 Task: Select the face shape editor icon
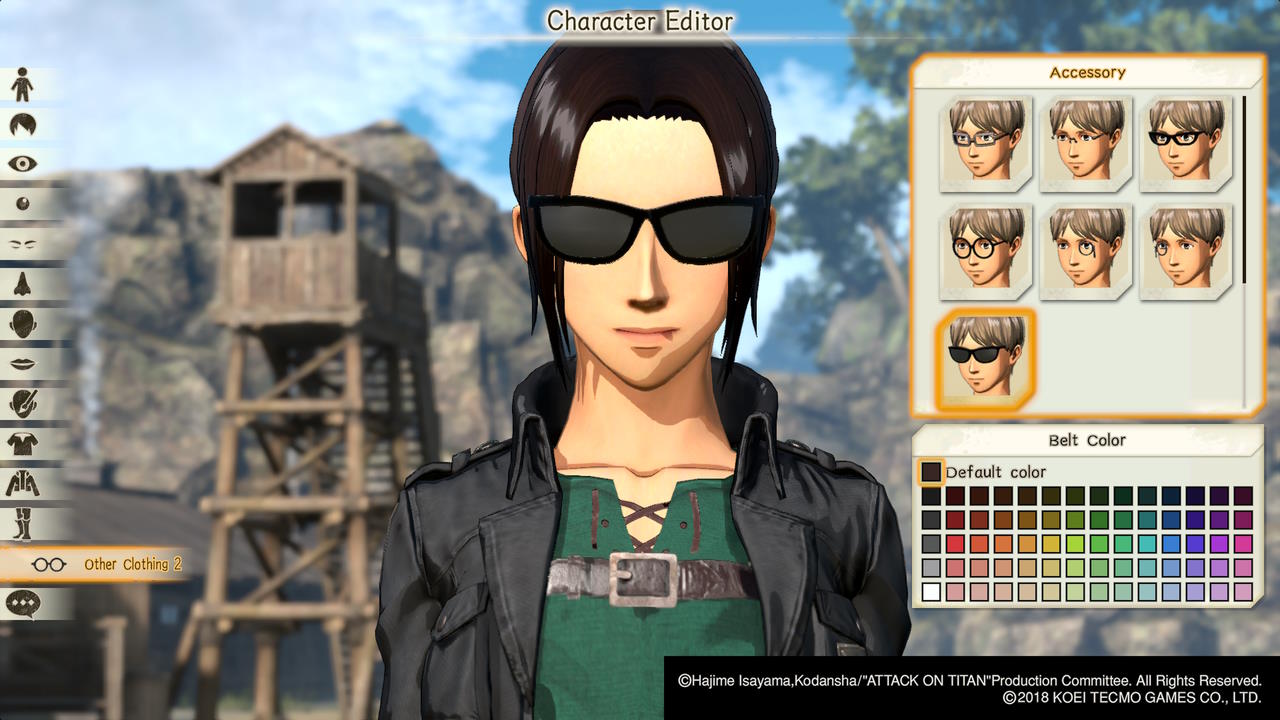[x=22, y=322]
